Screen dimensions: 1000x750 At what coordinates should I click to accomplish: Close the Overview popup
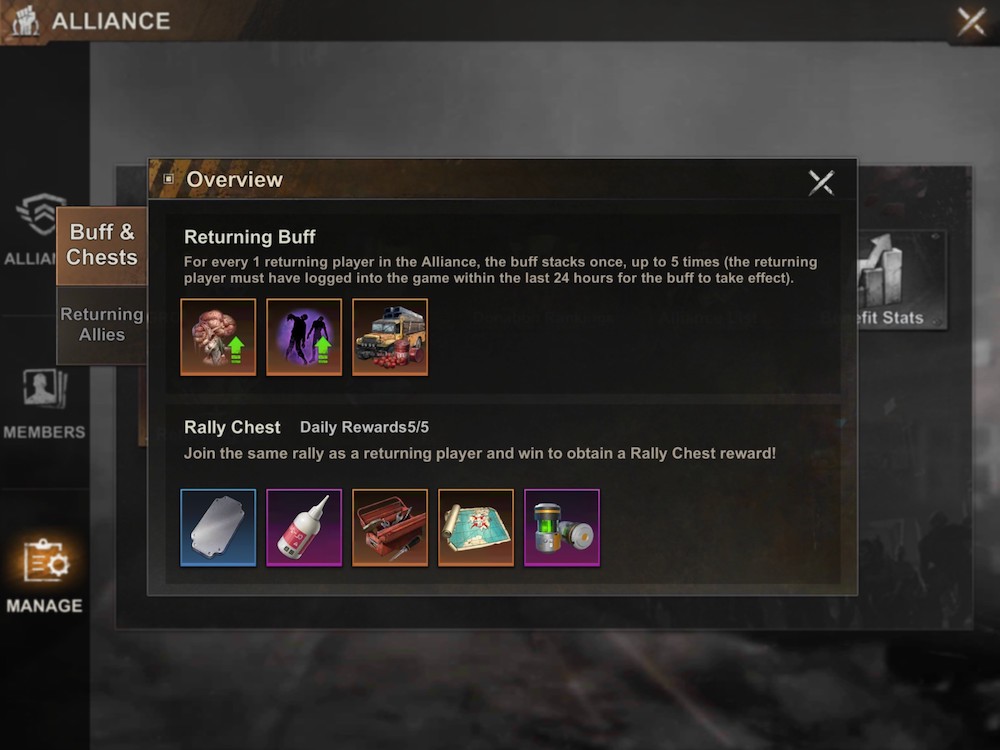pos(821,181)
